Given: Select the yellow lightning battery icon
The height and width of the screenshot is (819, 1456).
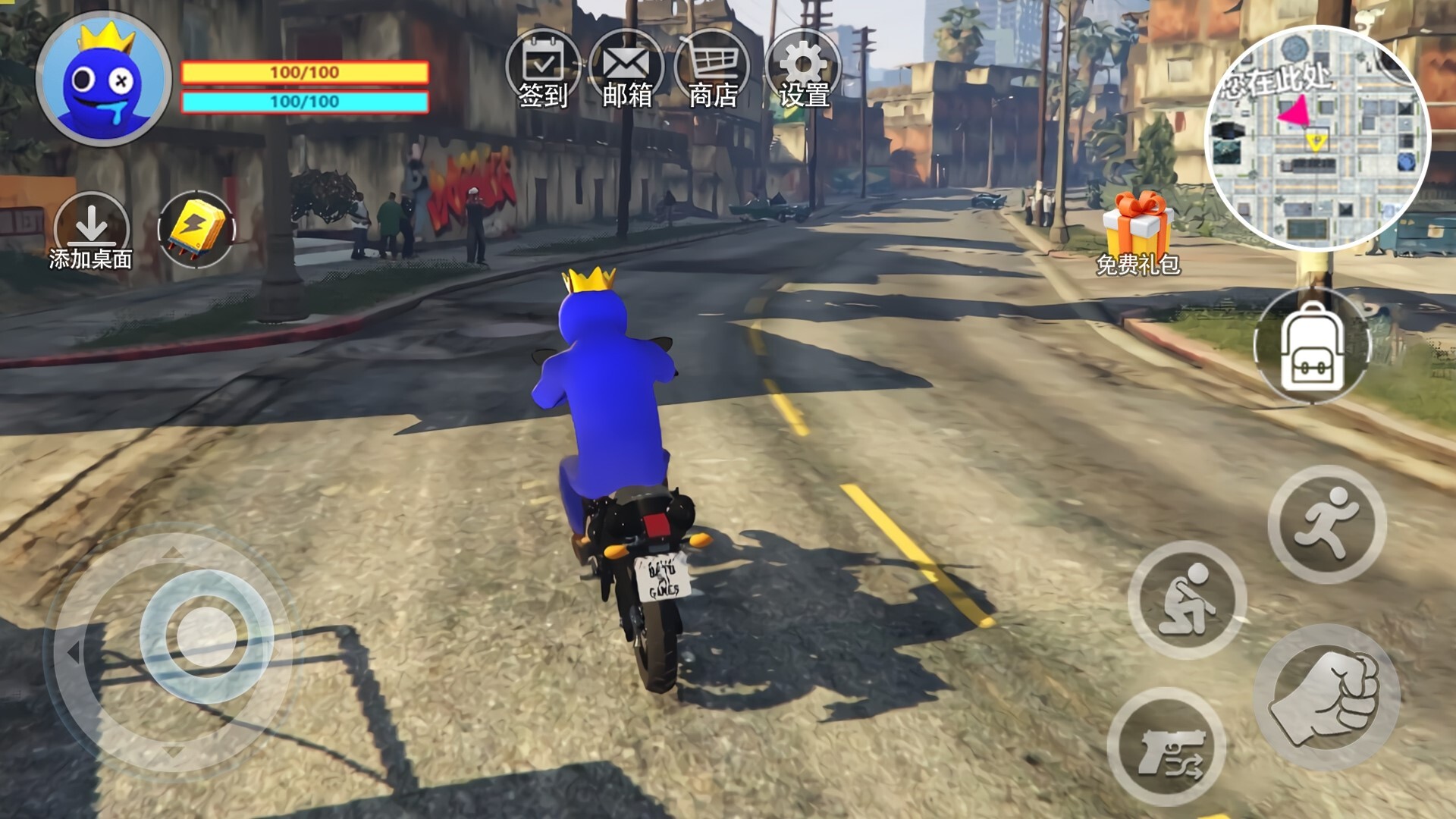Looking at the screenshot, I should point(196,229).
